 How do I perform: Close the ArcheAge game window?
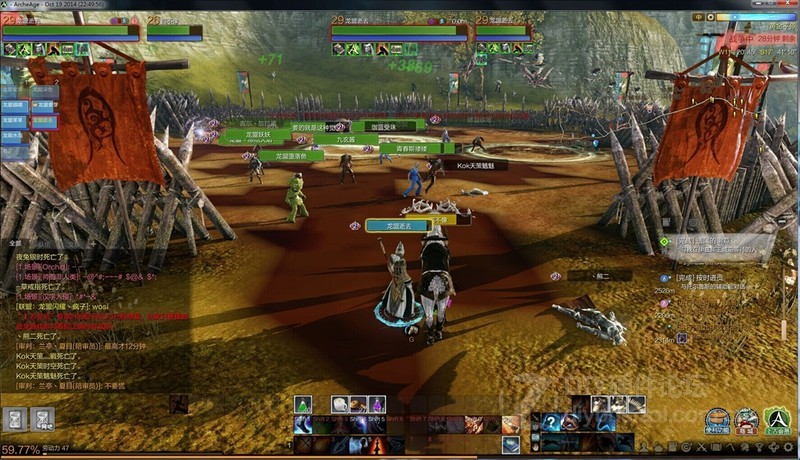(785, 4)
